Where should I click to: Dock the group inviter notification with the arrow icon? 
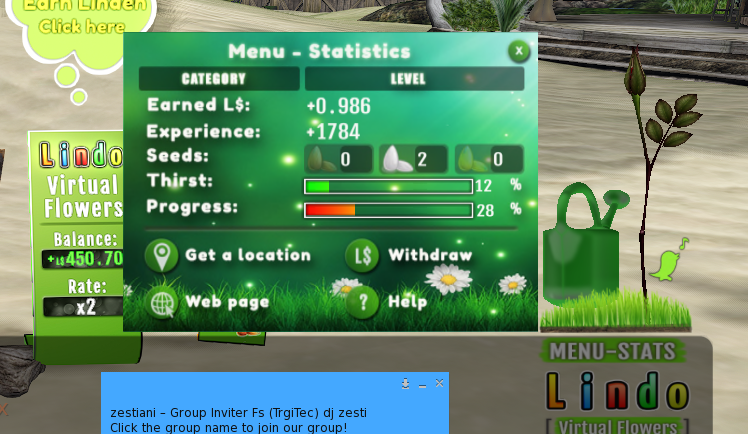[406, 383]
